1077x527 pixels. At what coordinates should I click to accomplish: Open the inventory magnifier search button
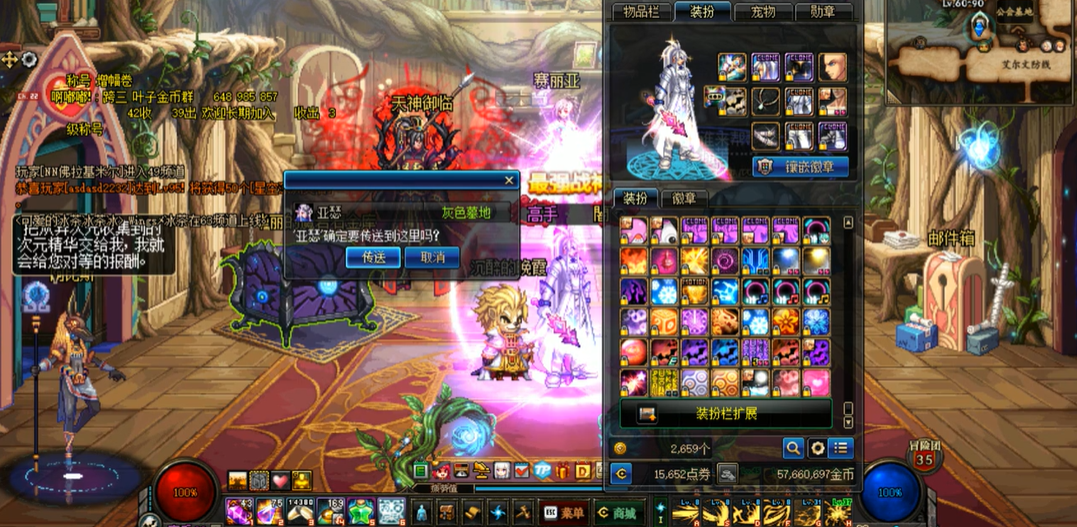pos(793,448)
